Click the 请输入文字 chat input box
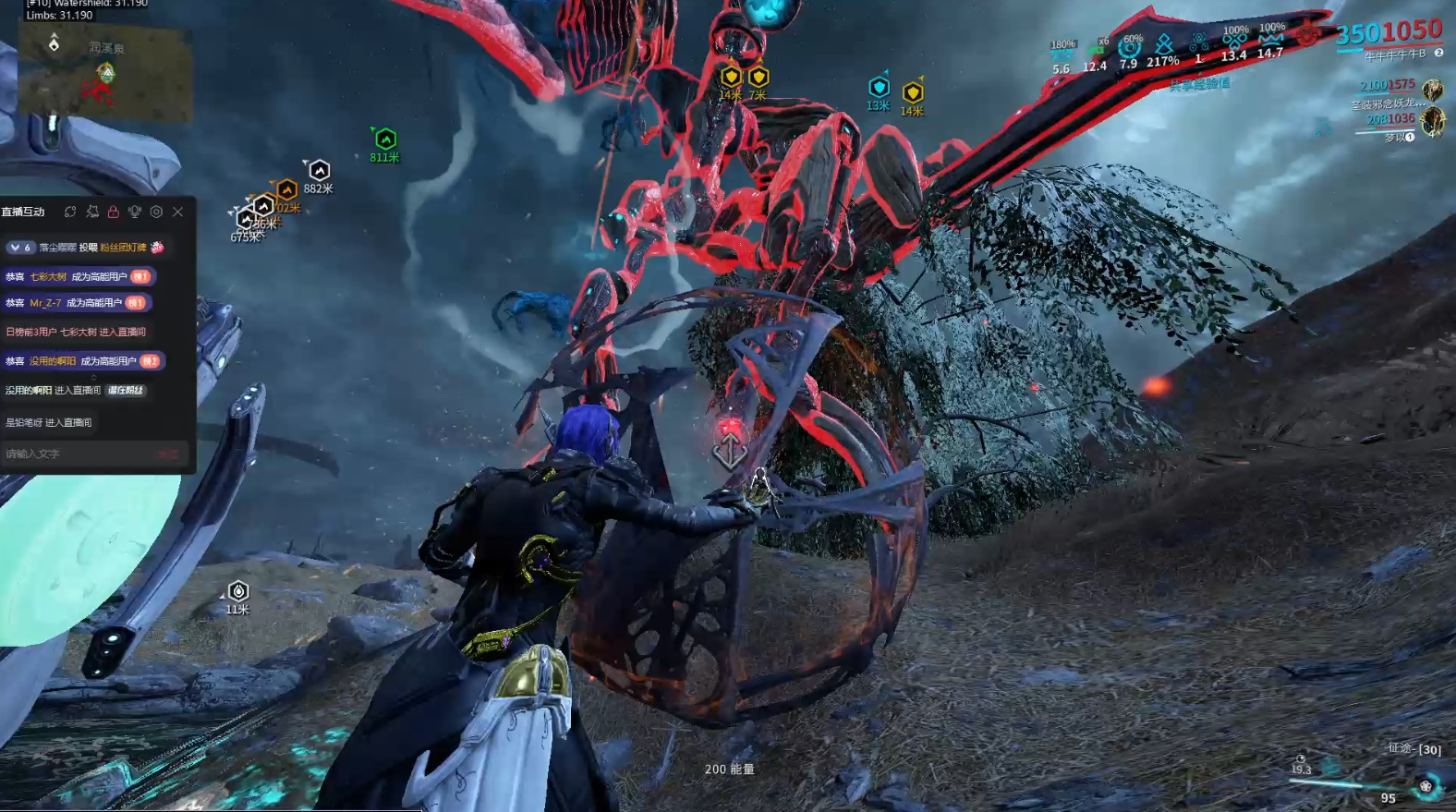This screenshot has height=812, width=1456. (x=79, y=454)
